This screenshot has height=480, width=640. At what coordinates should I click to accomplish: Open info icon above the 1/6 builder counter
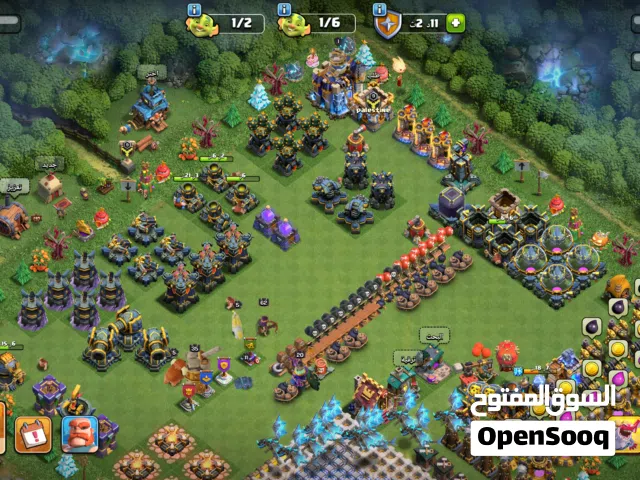(283, 8)
